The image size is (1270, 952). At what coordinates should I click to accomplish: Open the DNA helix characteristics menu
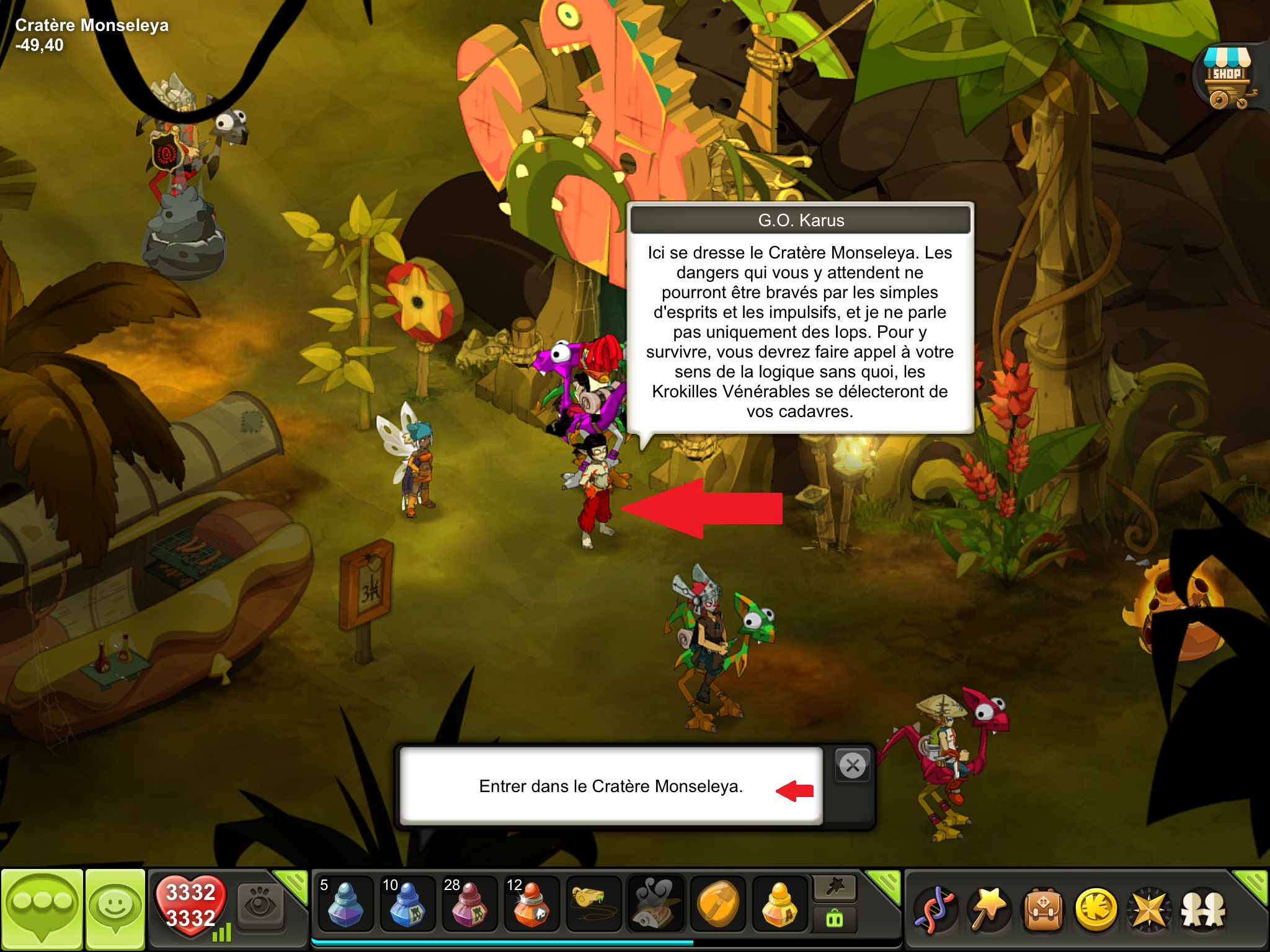tap(936, 909)
